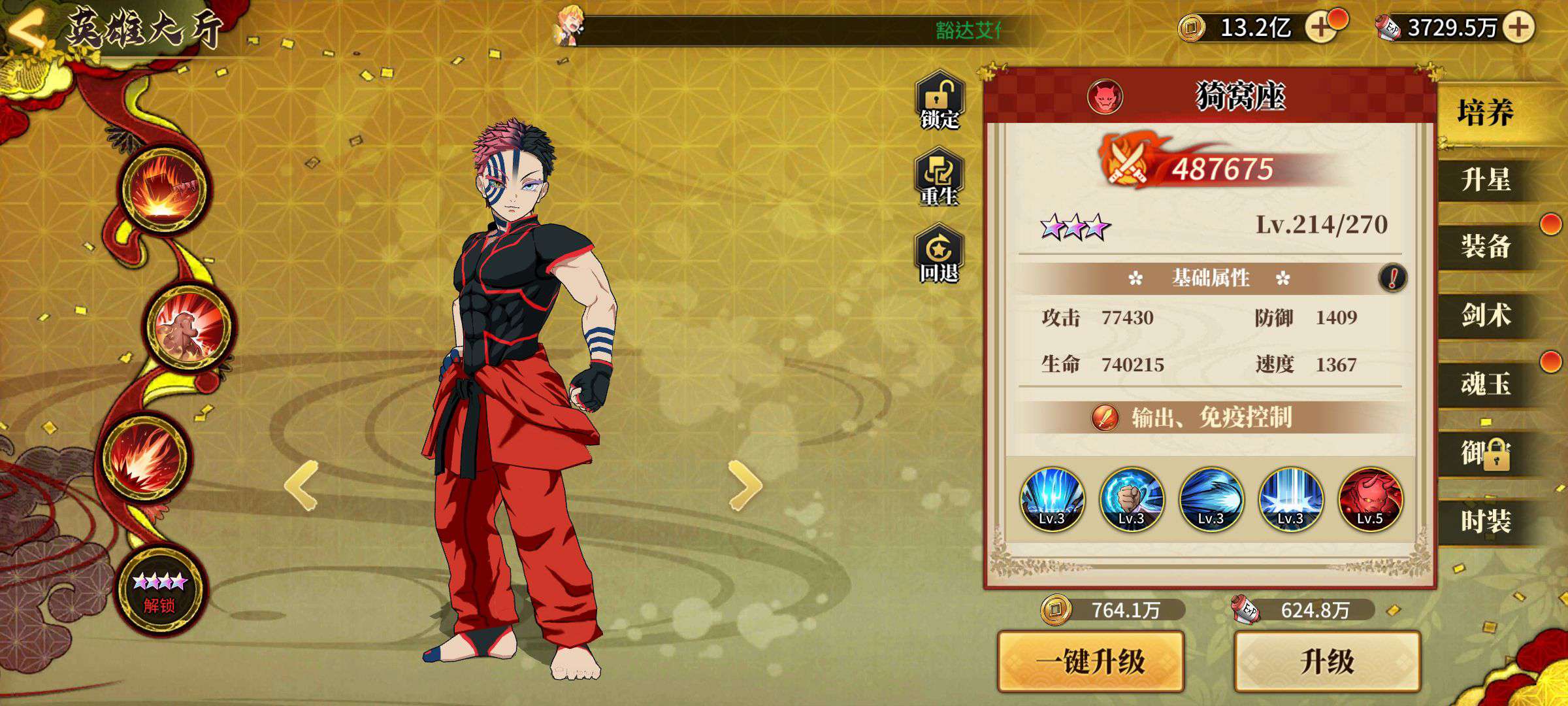The height and width of the screenshot is (706, 1568).
Task: Open the 升星 star-up tab
Action: click(x=1485, y=180)
